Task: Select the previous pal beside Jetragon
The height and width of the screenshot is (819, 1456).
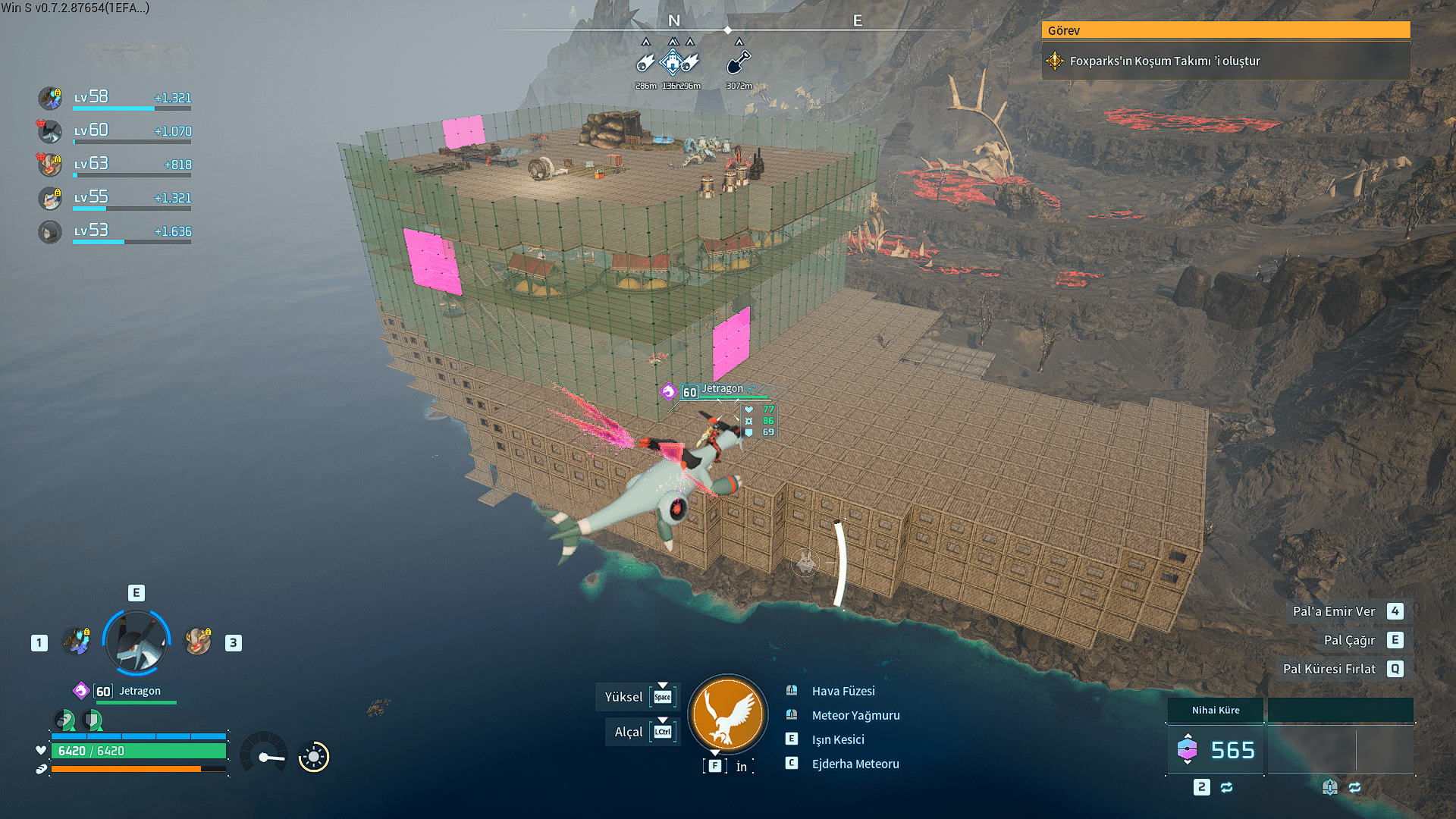Action: [x=77, y=642]
